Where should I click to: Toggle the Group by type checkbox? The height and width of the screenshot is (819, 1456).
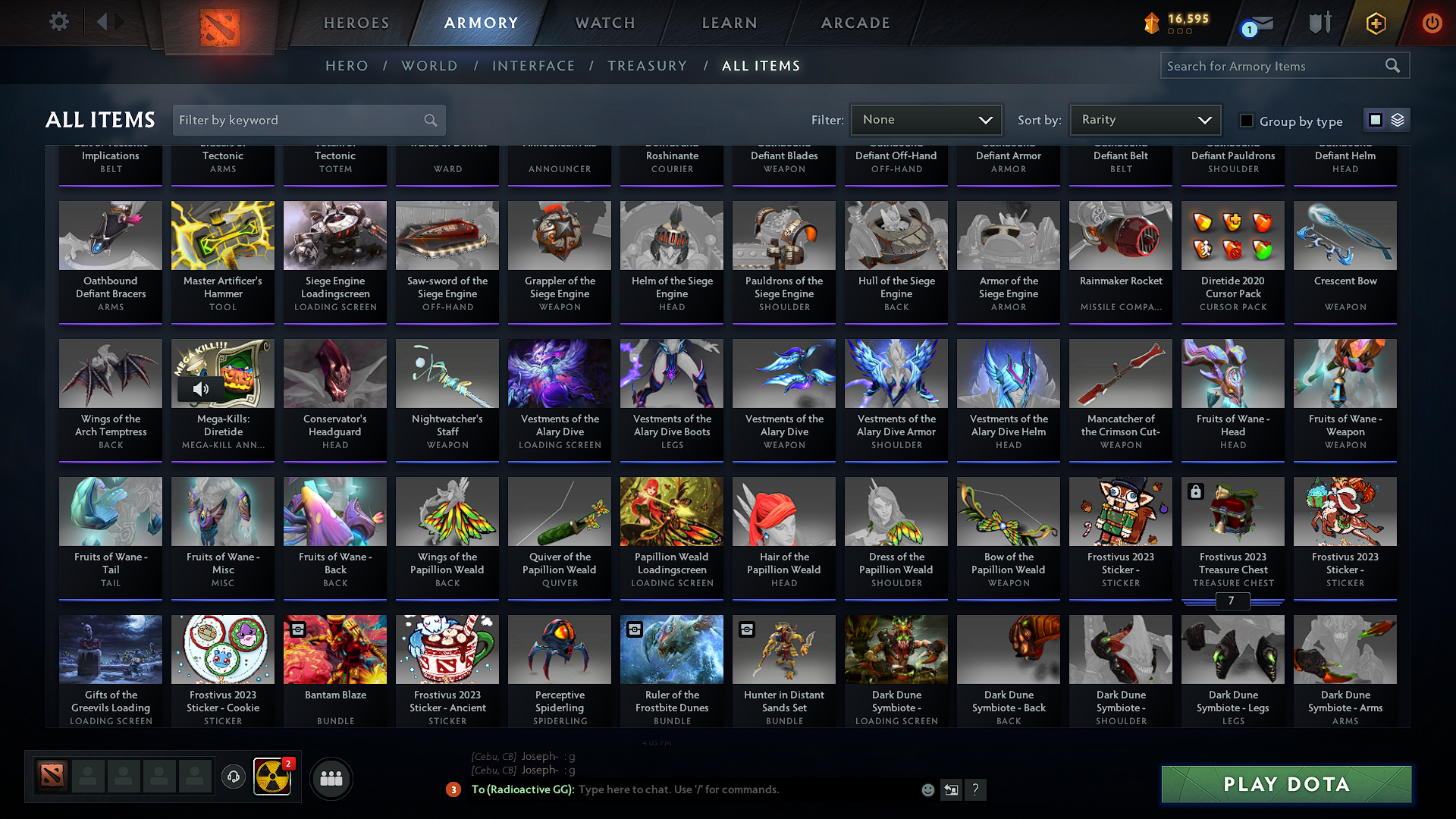pos(1246,121)
